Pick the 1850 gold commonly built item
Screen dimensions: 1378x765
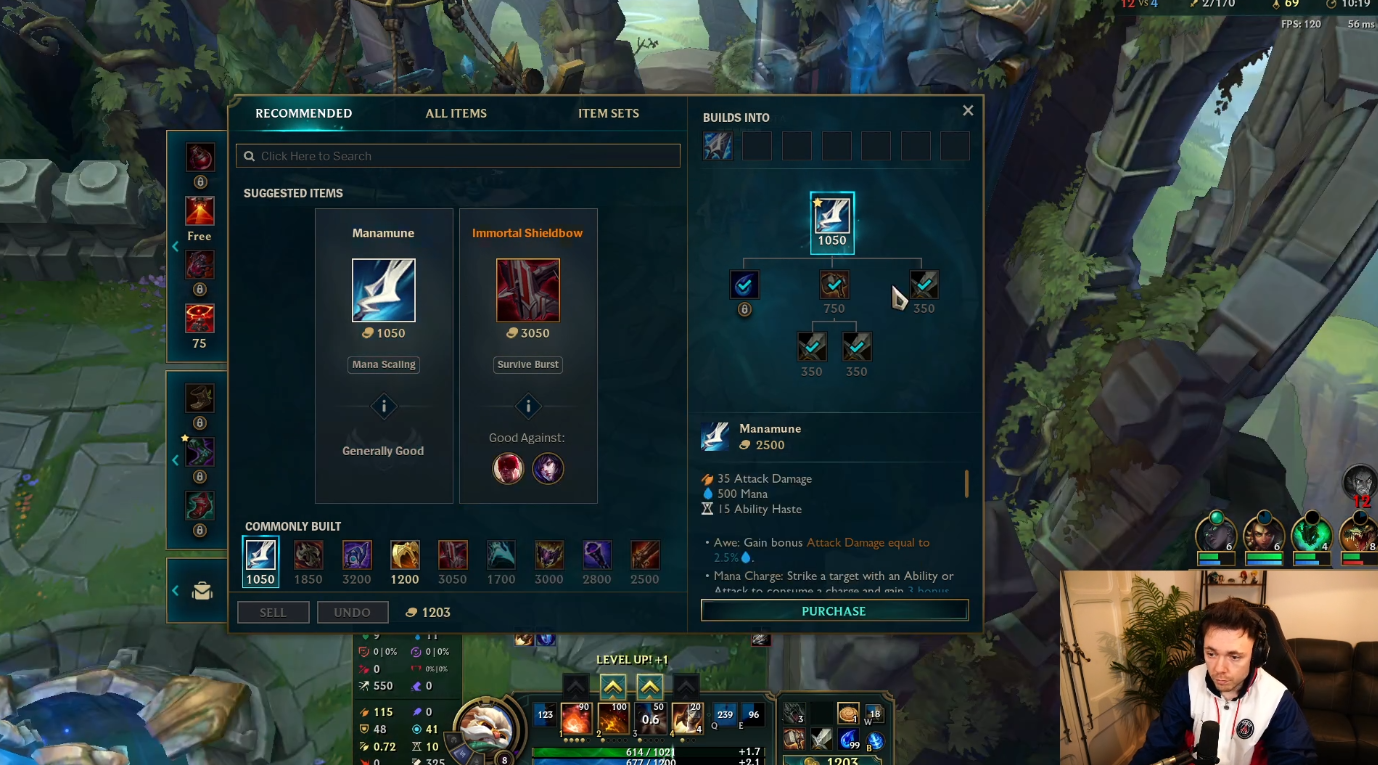[308, 555]
